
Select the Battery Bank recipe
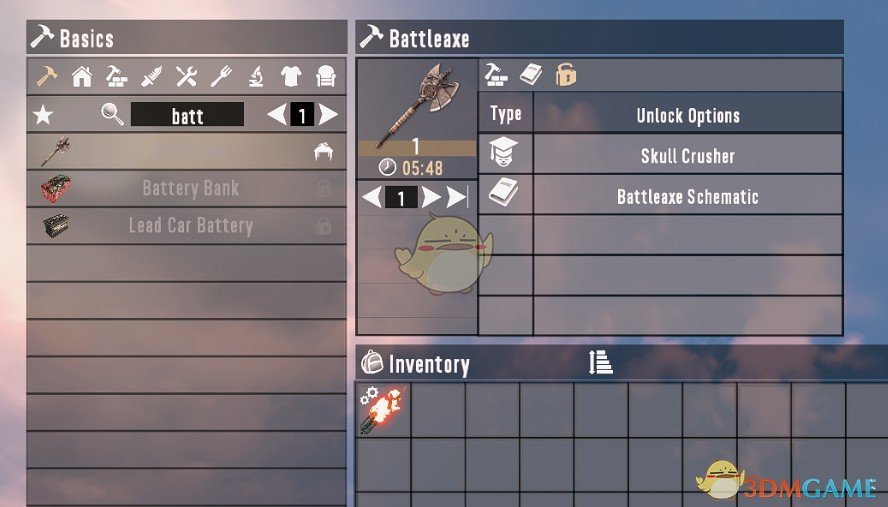point(190,188)
